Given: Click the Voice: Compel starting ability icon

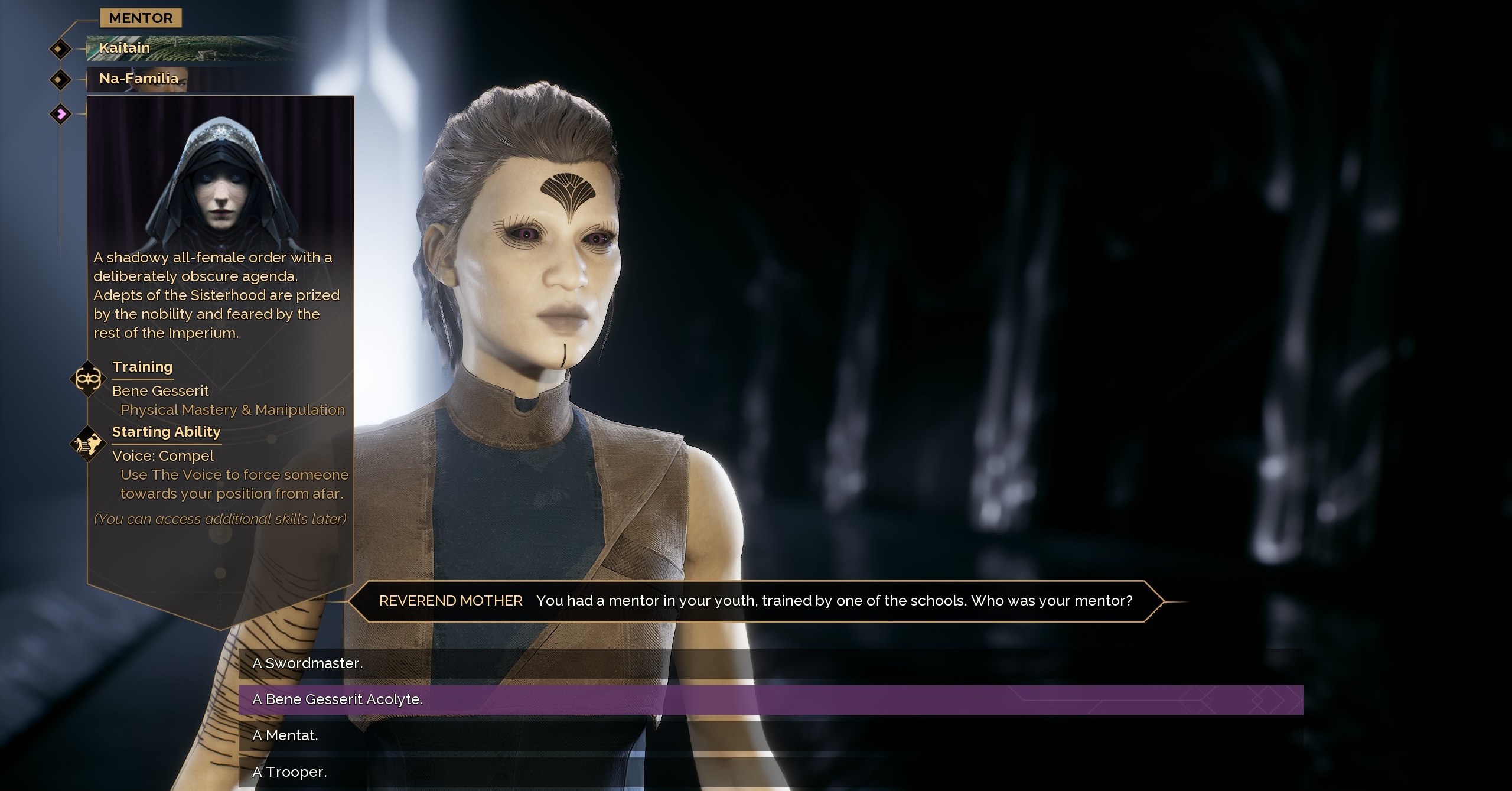Looking at the screenshot, I should pos(87,444).
